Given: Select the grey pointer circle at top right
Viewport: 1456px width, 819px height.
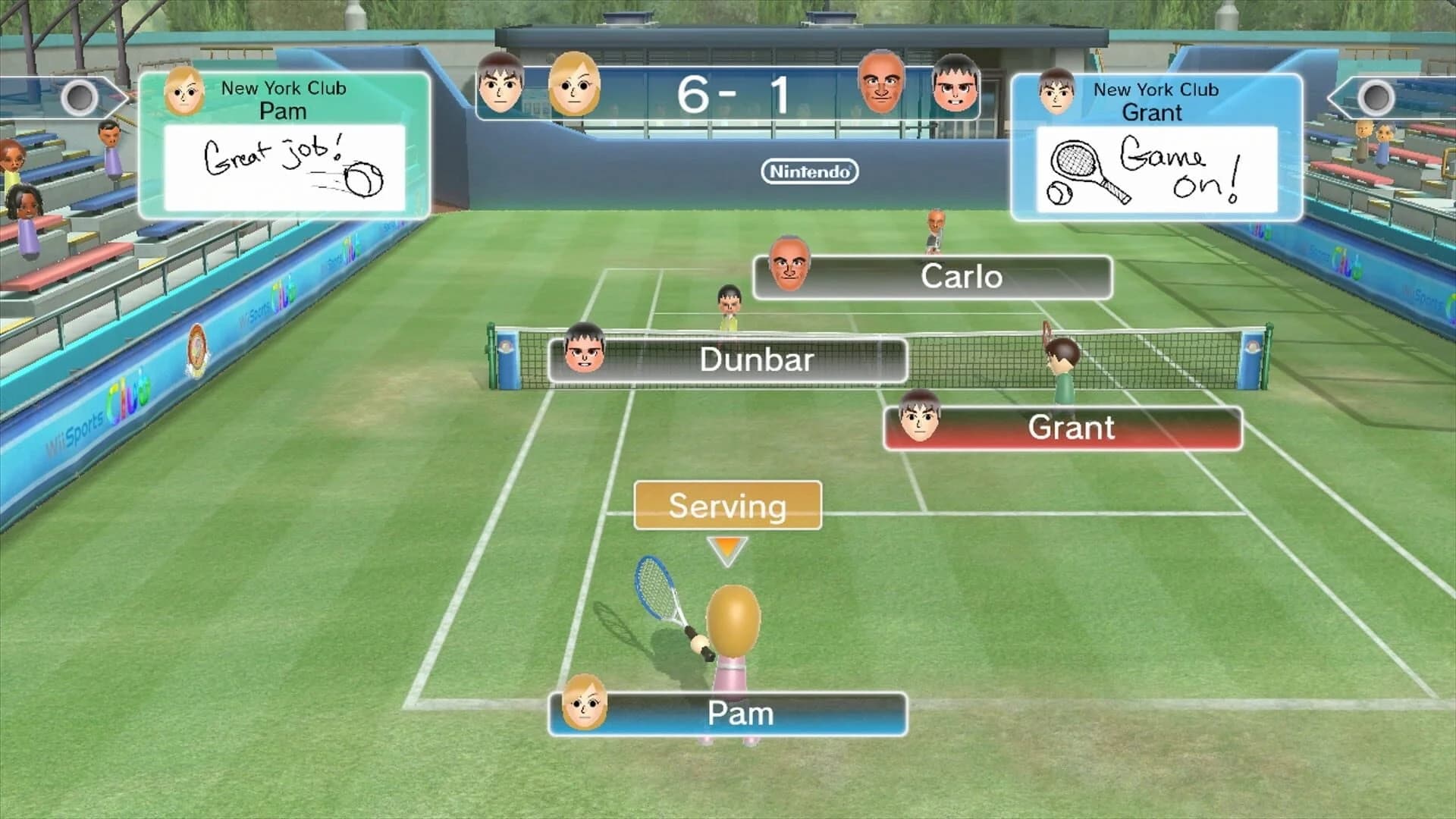Looking at the screenshot, I should (x=1376, y=97).
